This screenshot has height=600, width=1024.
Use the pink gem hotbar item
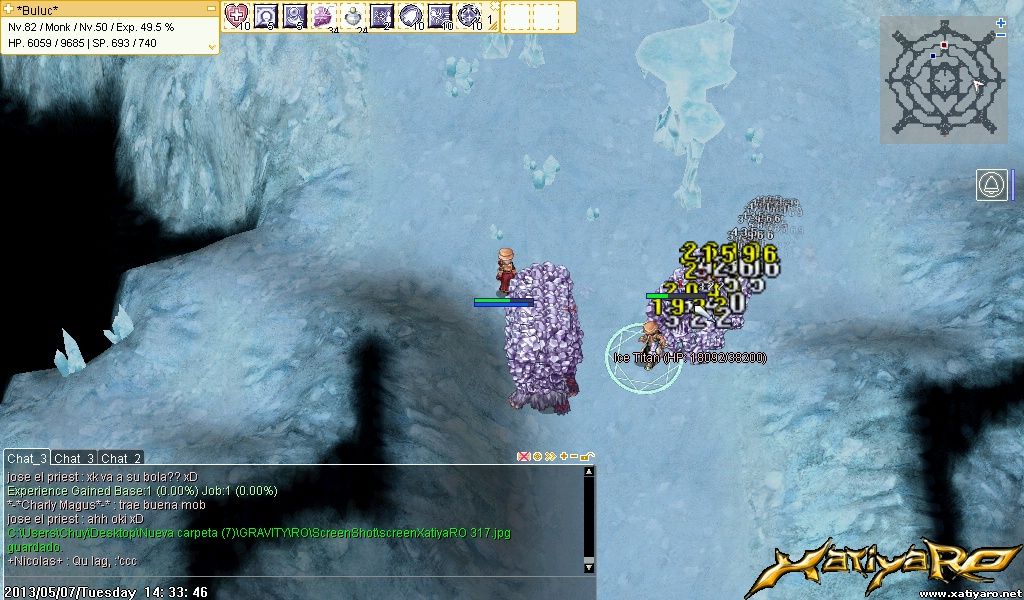tap(323, 15)
